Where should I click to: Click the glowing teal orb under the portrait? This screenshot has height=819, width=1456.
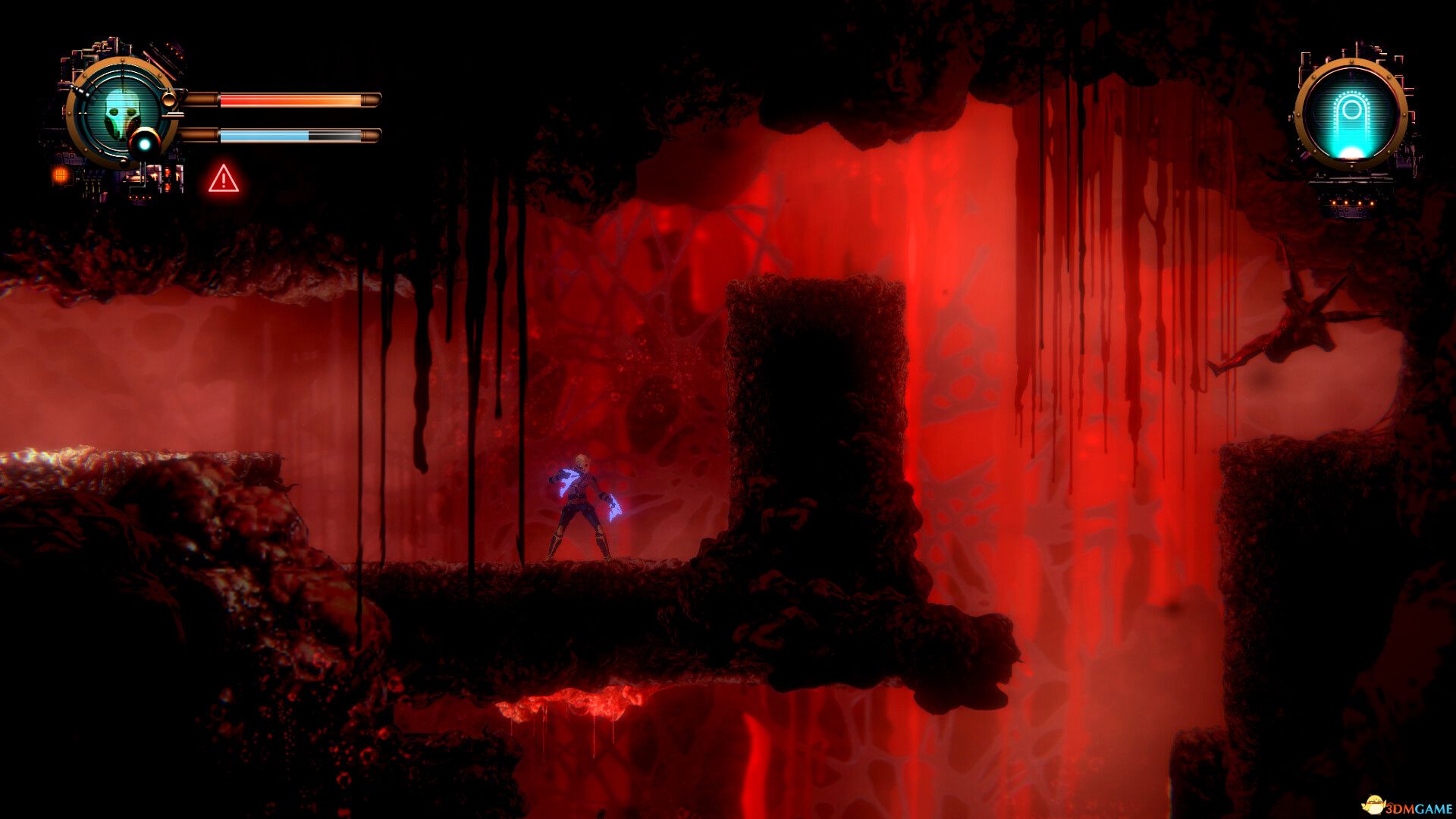(144, 144)
